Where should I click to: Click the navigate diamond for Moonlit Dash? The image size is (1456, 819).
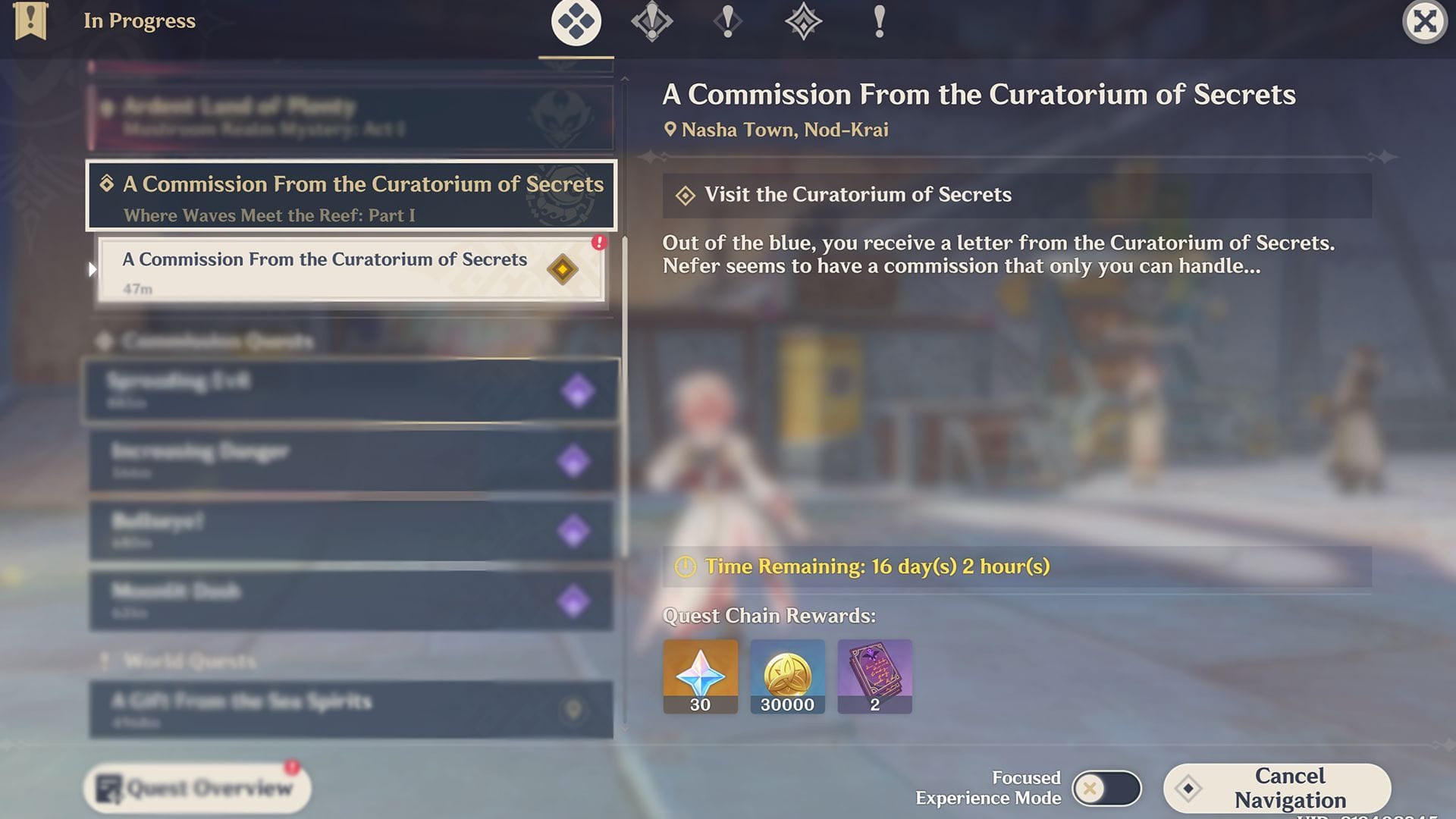click(x=576, y=600)
